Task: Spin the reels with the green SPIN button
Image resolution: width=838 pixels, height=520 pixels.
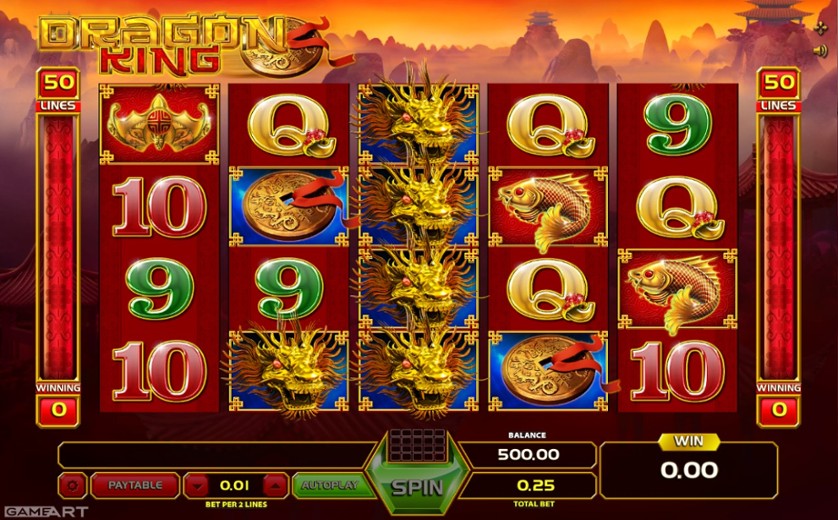Action: (417, 488)
